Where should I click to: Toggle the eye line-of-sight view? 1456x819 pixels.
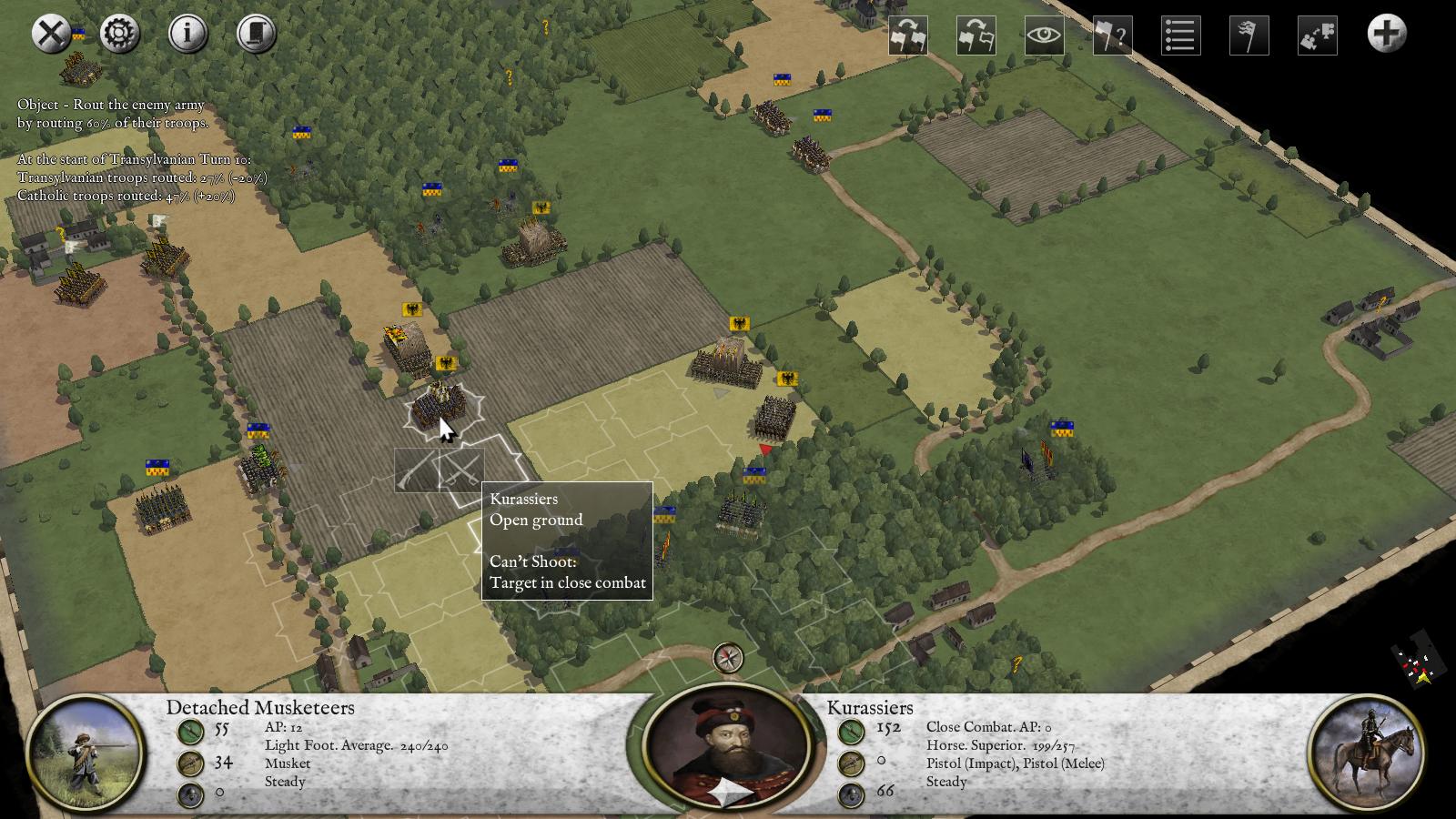pos(1045,36)
